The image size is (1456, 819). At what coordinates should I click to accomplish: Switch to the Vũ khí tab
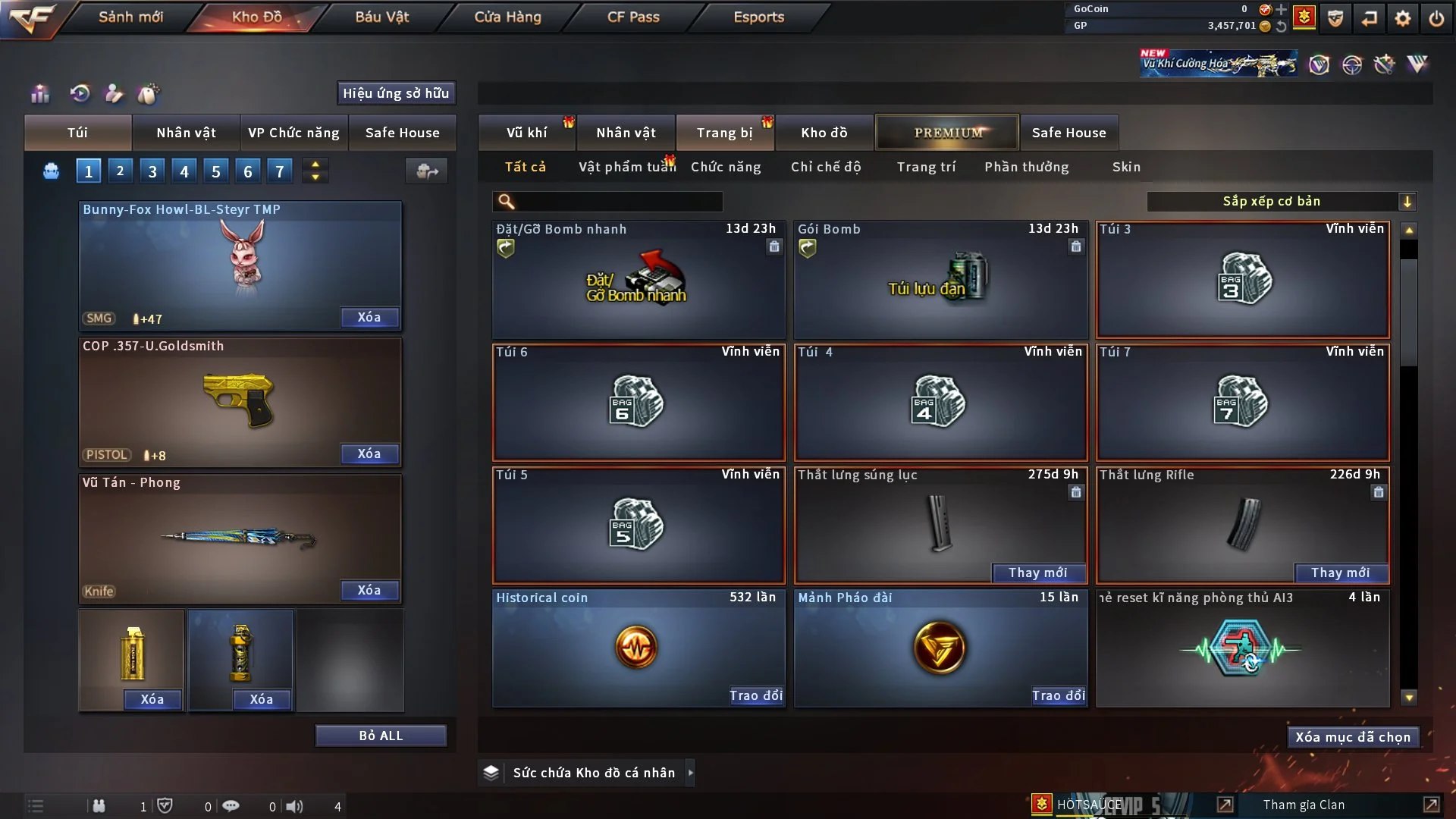[x=526, y=133]
